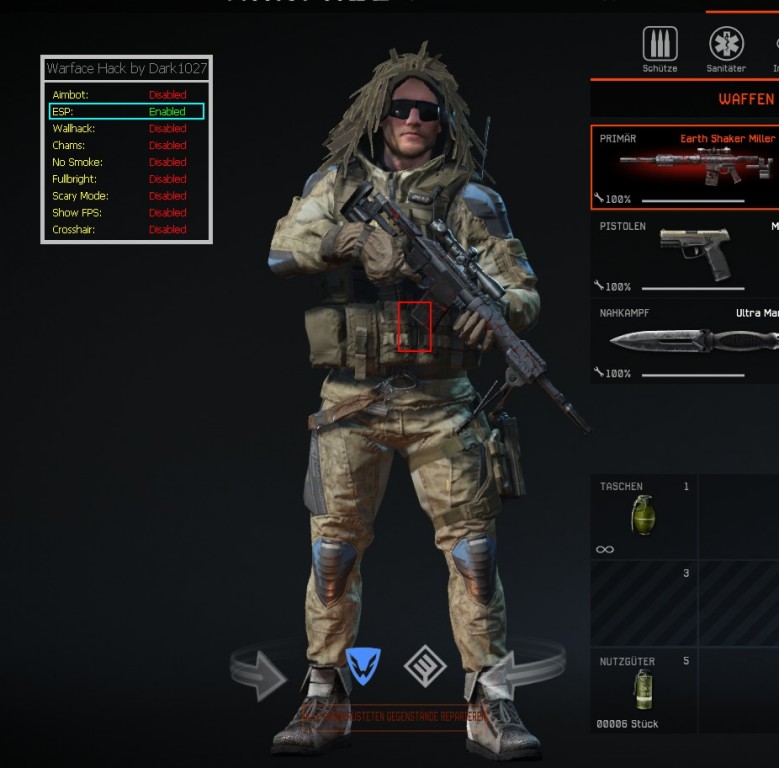Click the grey diamond emblem icon
The width and height of the screenshot is (779, 768).
[424, 666]
